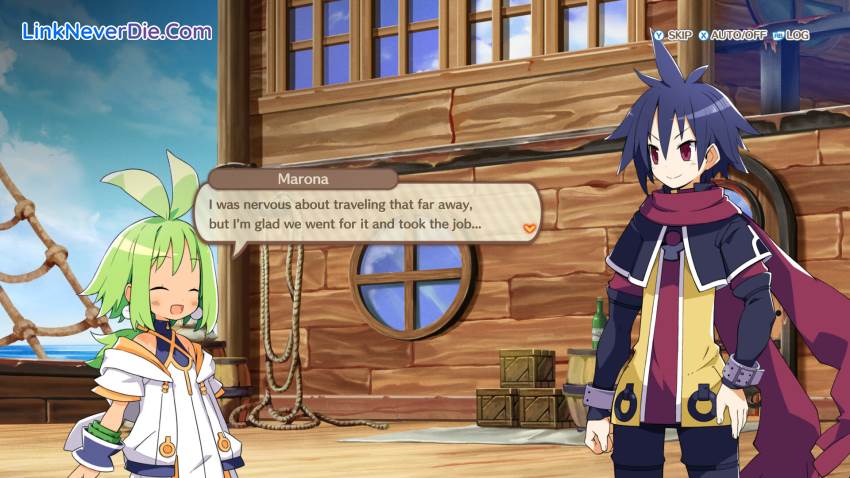The image size is (850, 478).
Task: Click the LinkNeverDie.Com watermark link
Action: [x=116, y=31]
